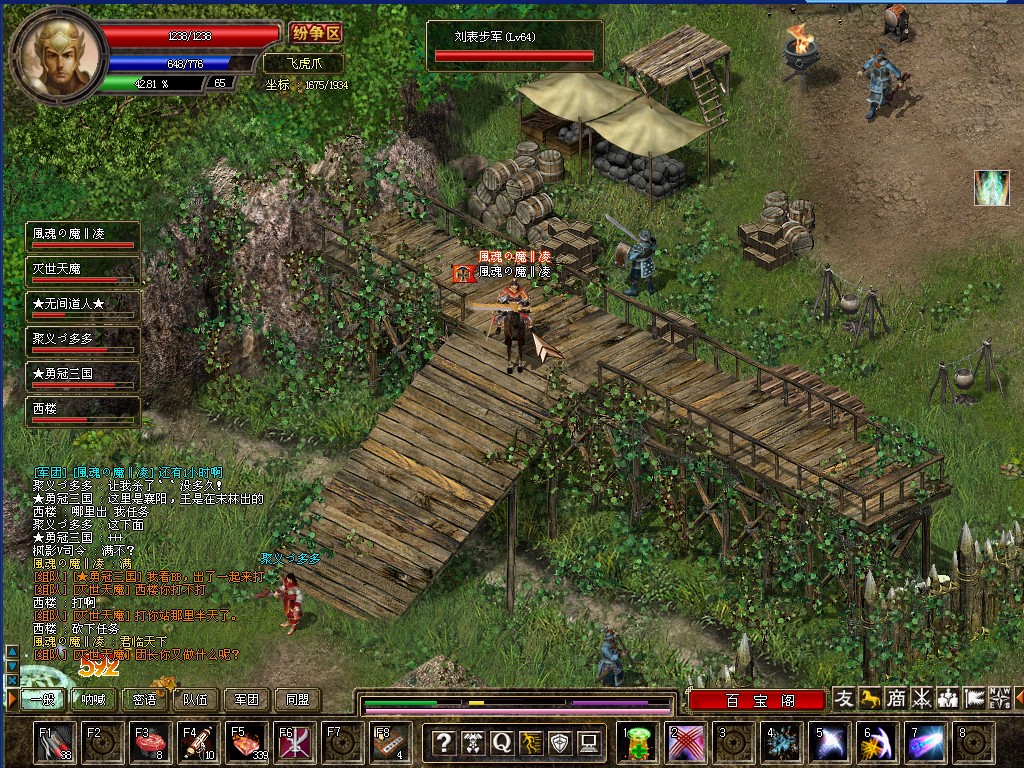Image resolution: width=1024 pixels, height=768 pixels.
Task: Open the 友 friends panel
Action: (x=845, y=699)
